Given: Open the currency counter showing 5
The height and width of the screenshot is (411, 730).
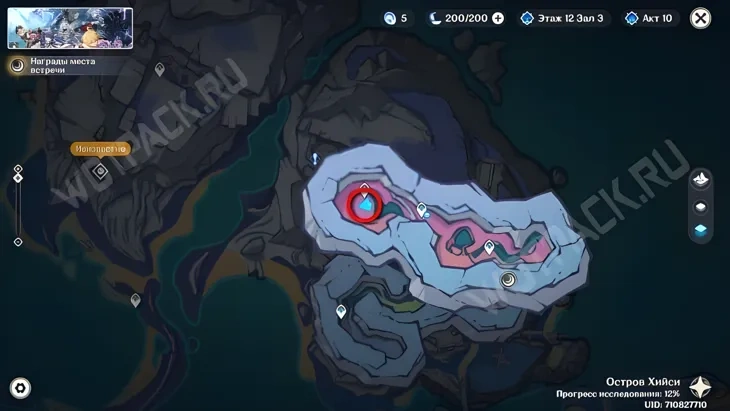Looking at the screenshot, I should click(x=396, y=18).
